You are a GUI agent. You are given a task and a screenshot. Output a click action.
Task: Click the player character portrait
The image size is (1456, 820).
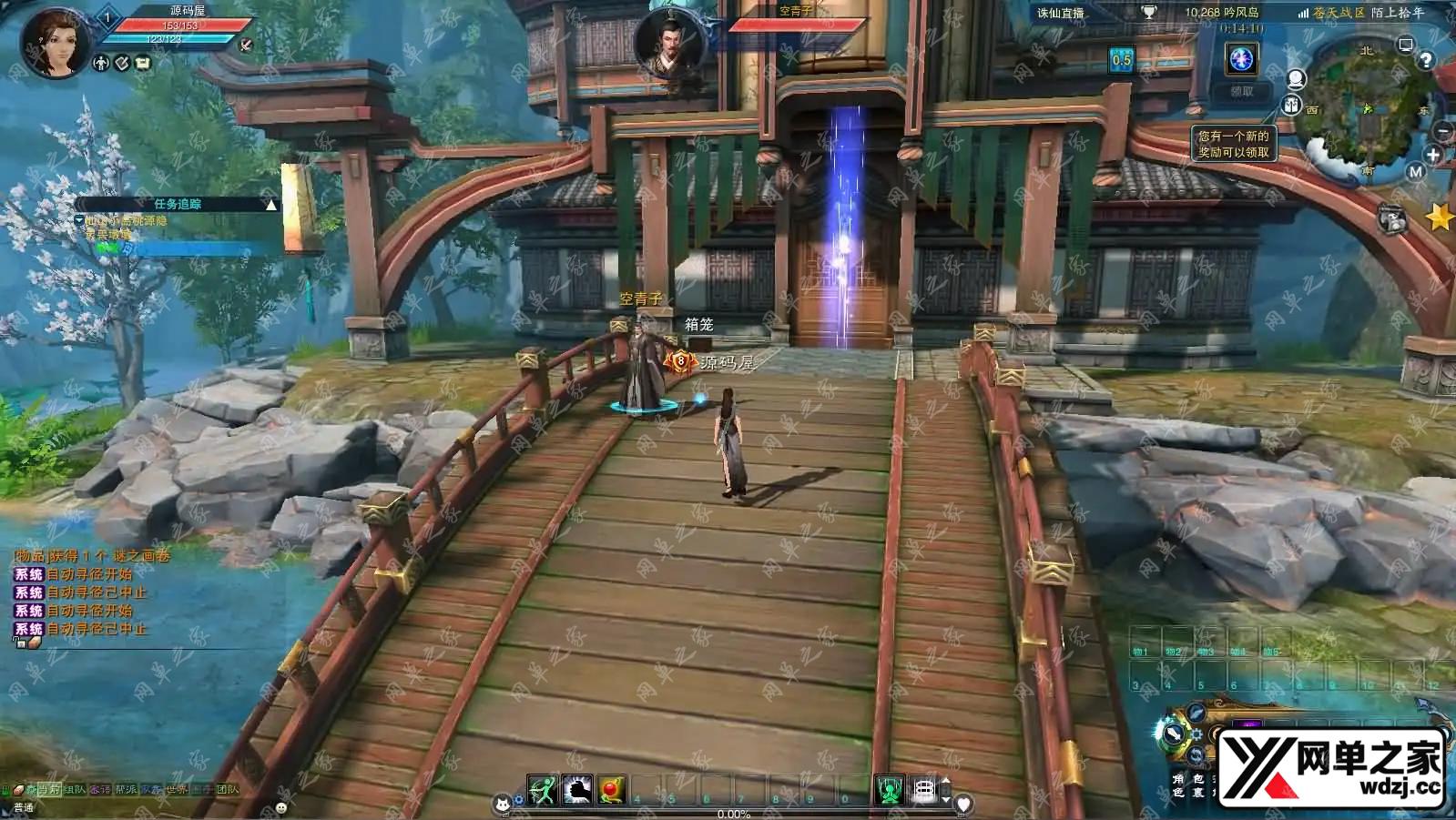53,43
